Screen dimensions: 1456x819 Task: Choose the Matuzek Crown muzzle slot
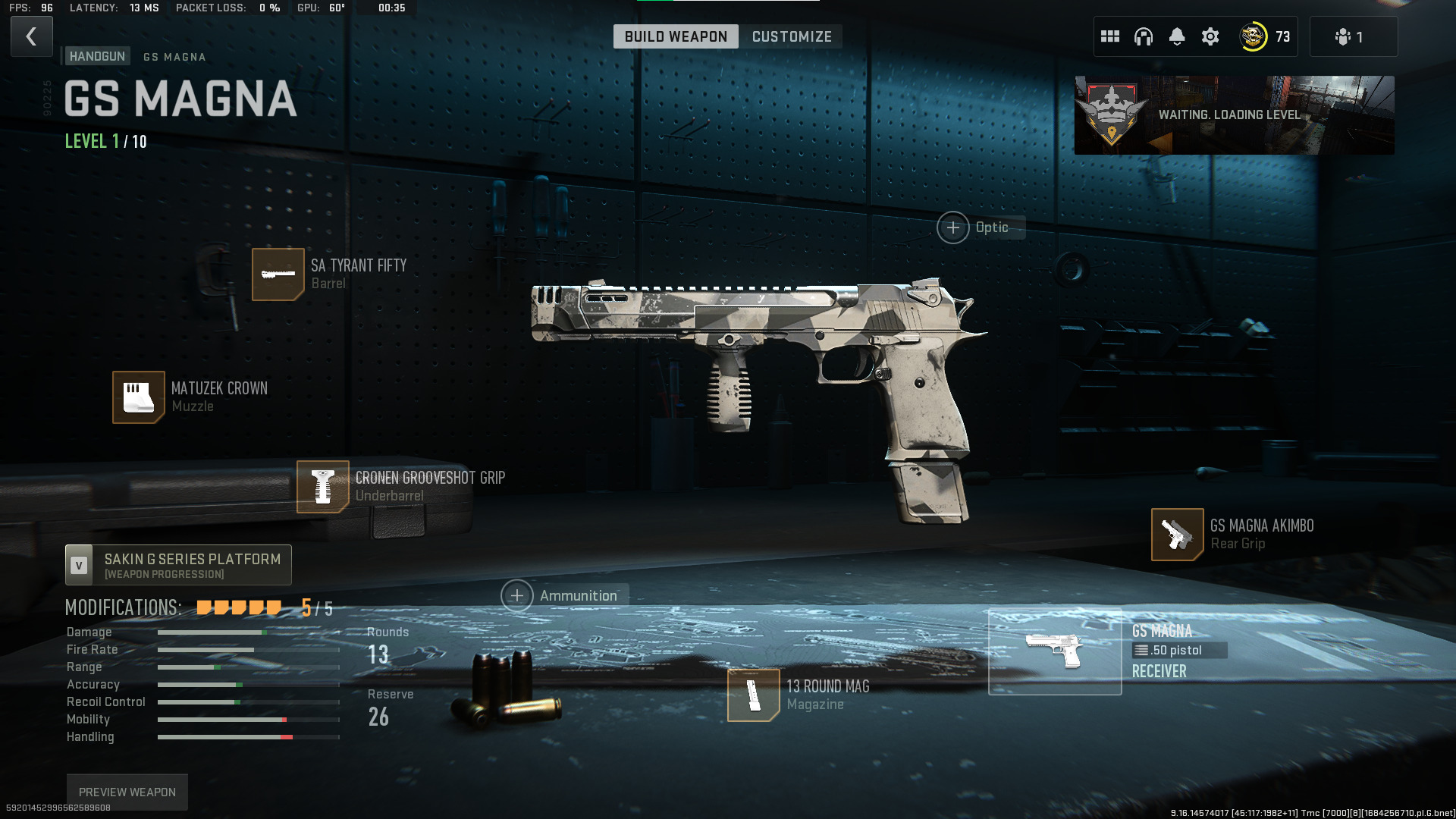[x=139, y=397]
